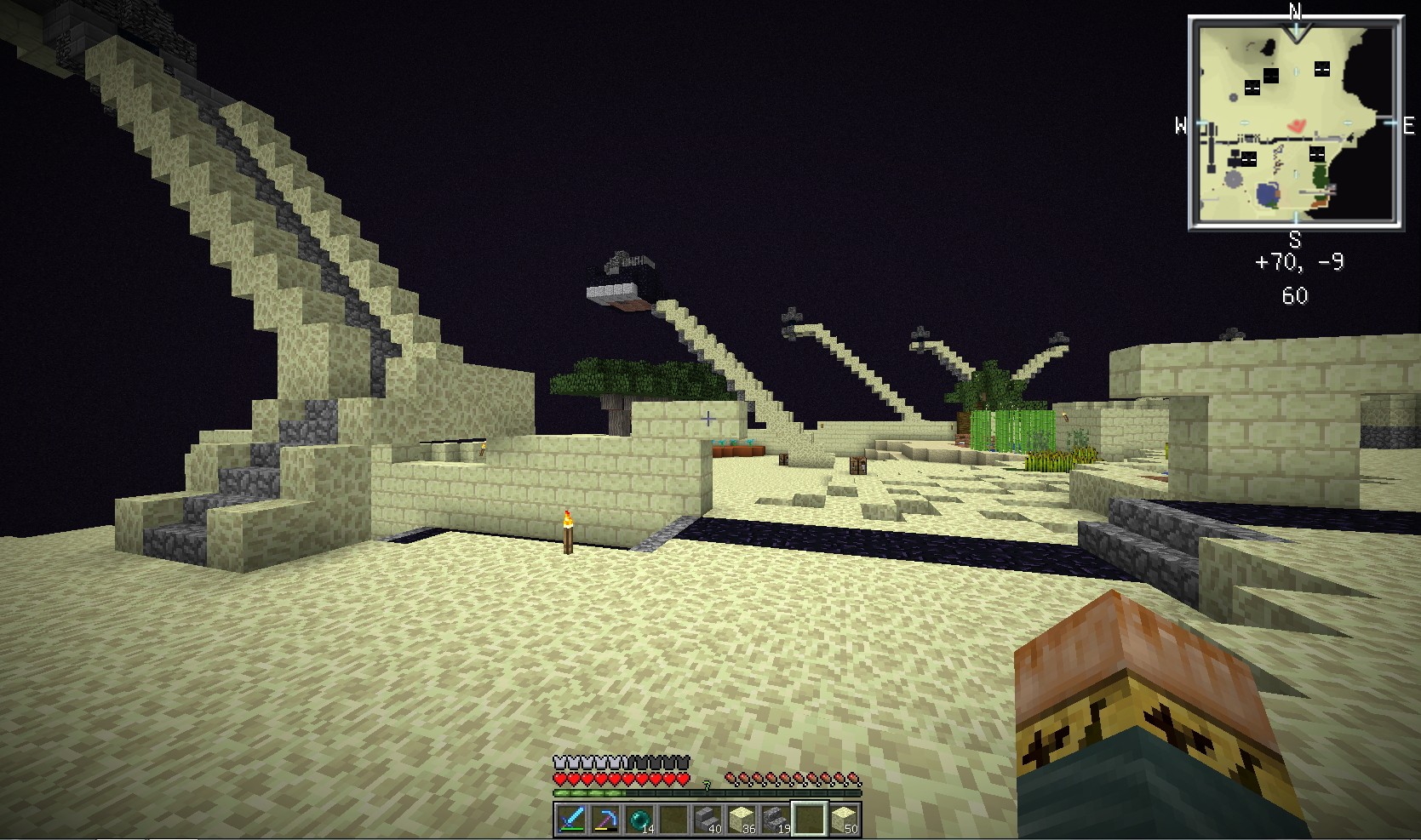The image size is (1421, 840).
Task: Select the diamond pickaxe hotbar slot
Action: pos(604,819)
